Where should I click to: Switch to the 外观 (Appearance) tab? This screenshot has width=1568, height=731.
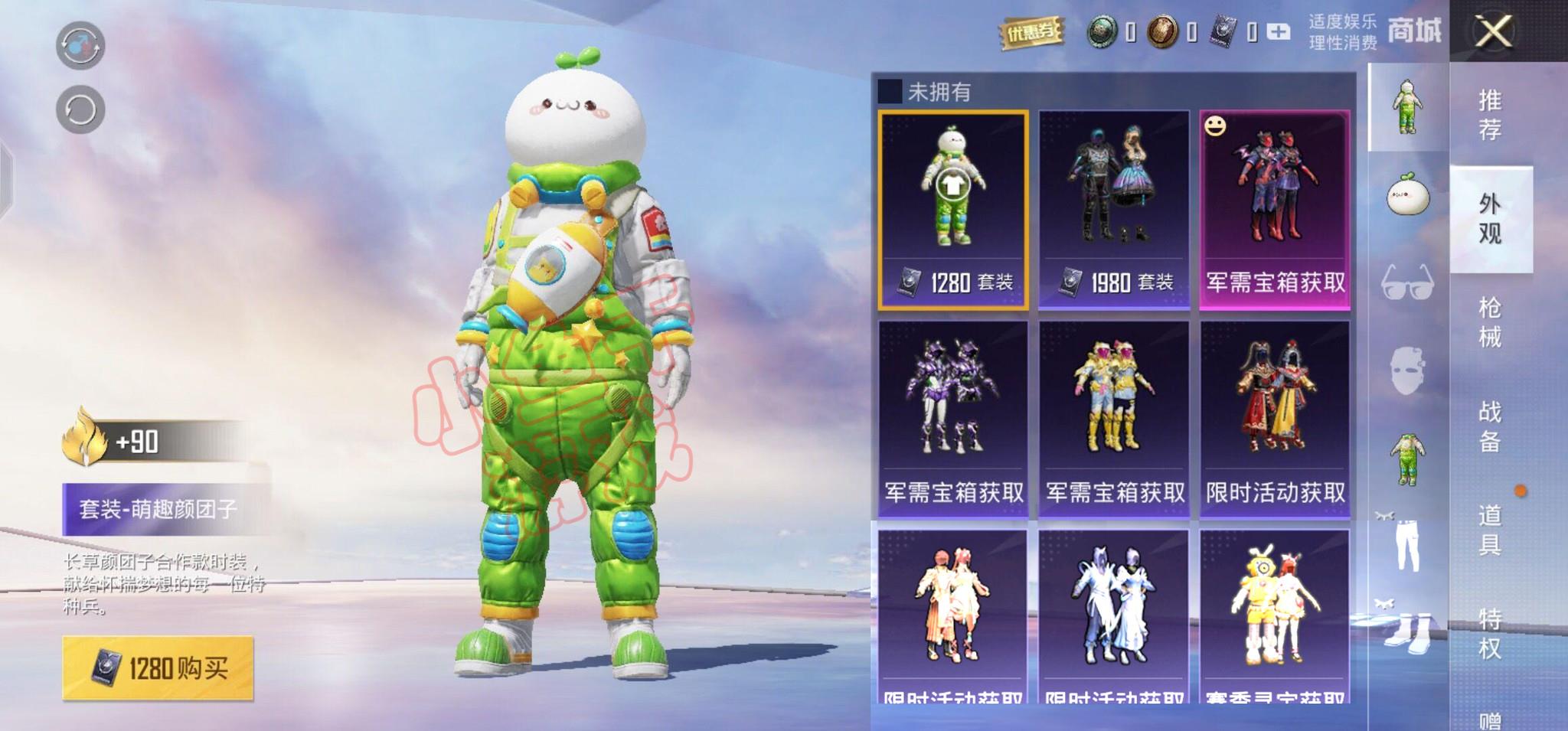tap(1489, 219)
